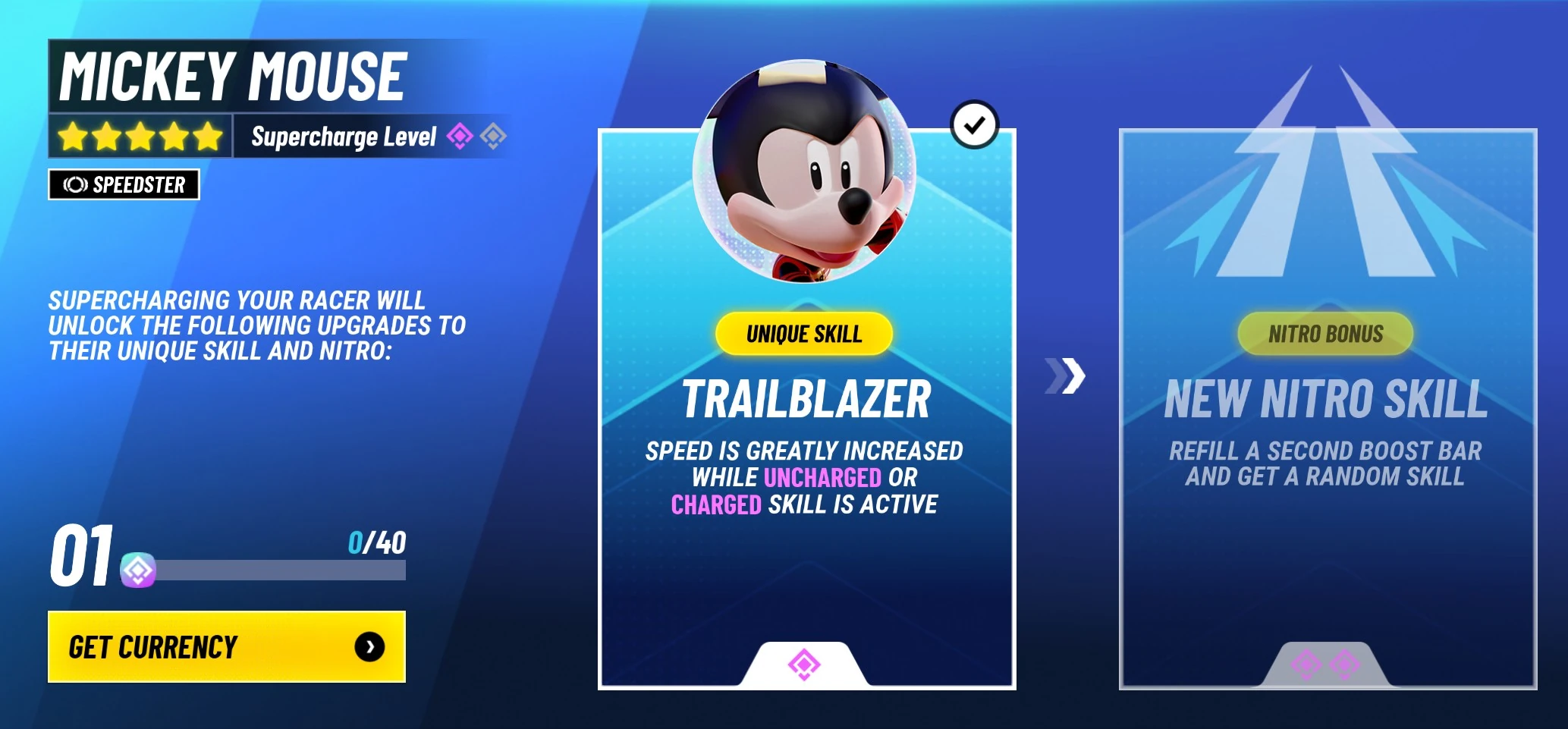Toggle the checkmark badge on Mickey's portrait

[x=976, y=126]
